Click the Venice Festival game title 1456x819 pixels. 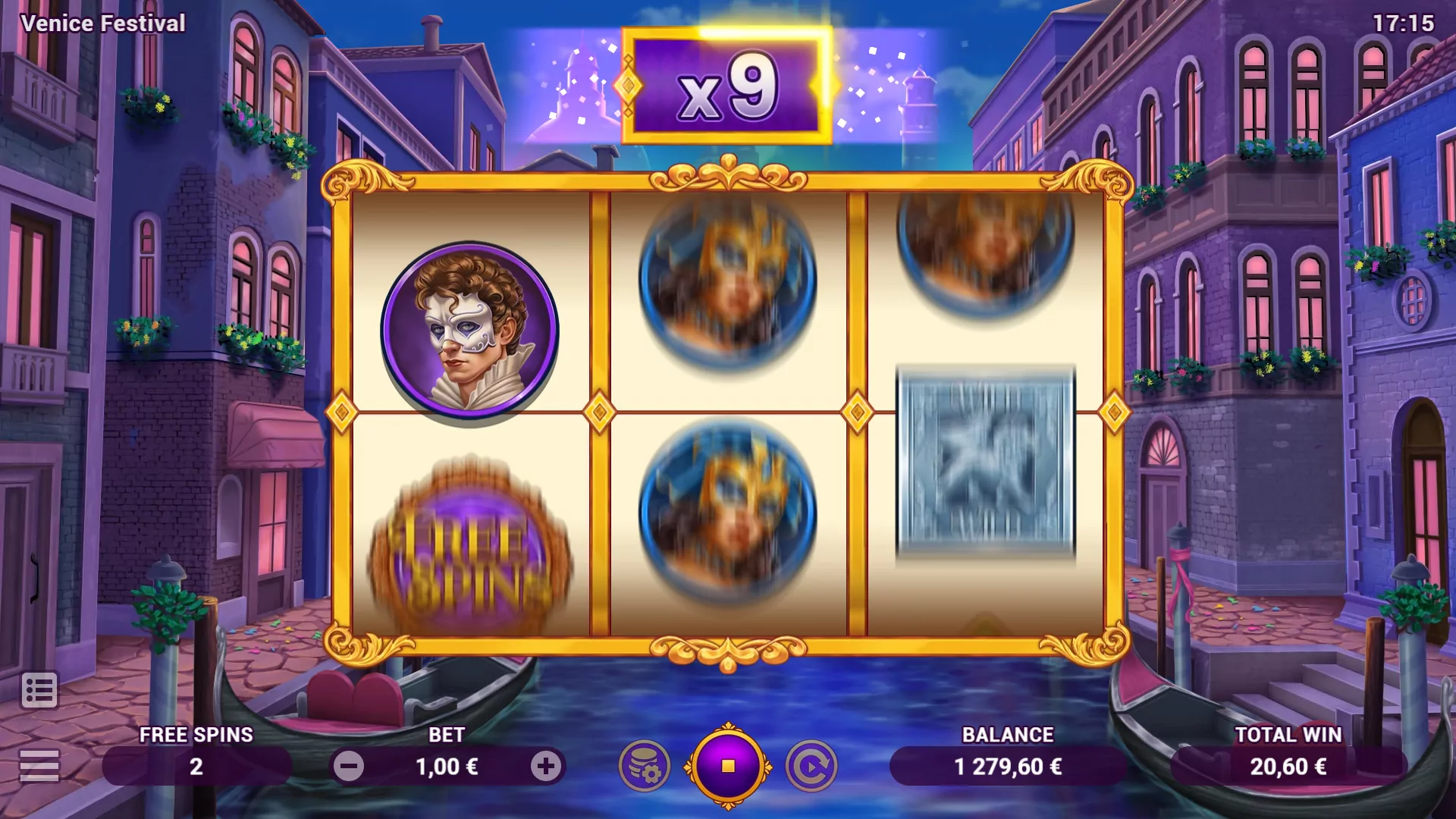[x=103, y=22]
